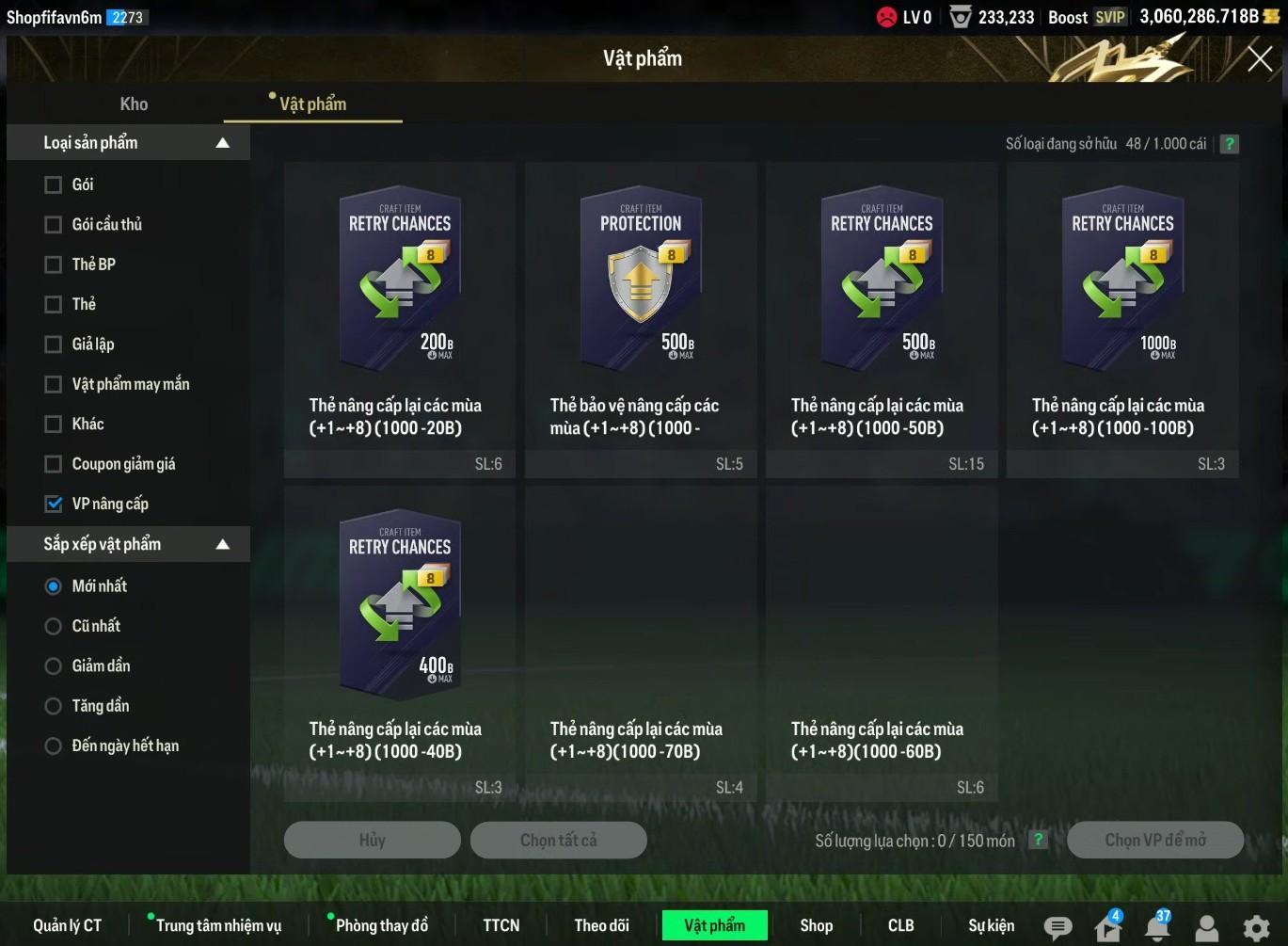Collapse the Sắp xếp vật phẩm section
Image resolution: width=1288 pixels, height=946 pixels.
click(x=222, y=544)
